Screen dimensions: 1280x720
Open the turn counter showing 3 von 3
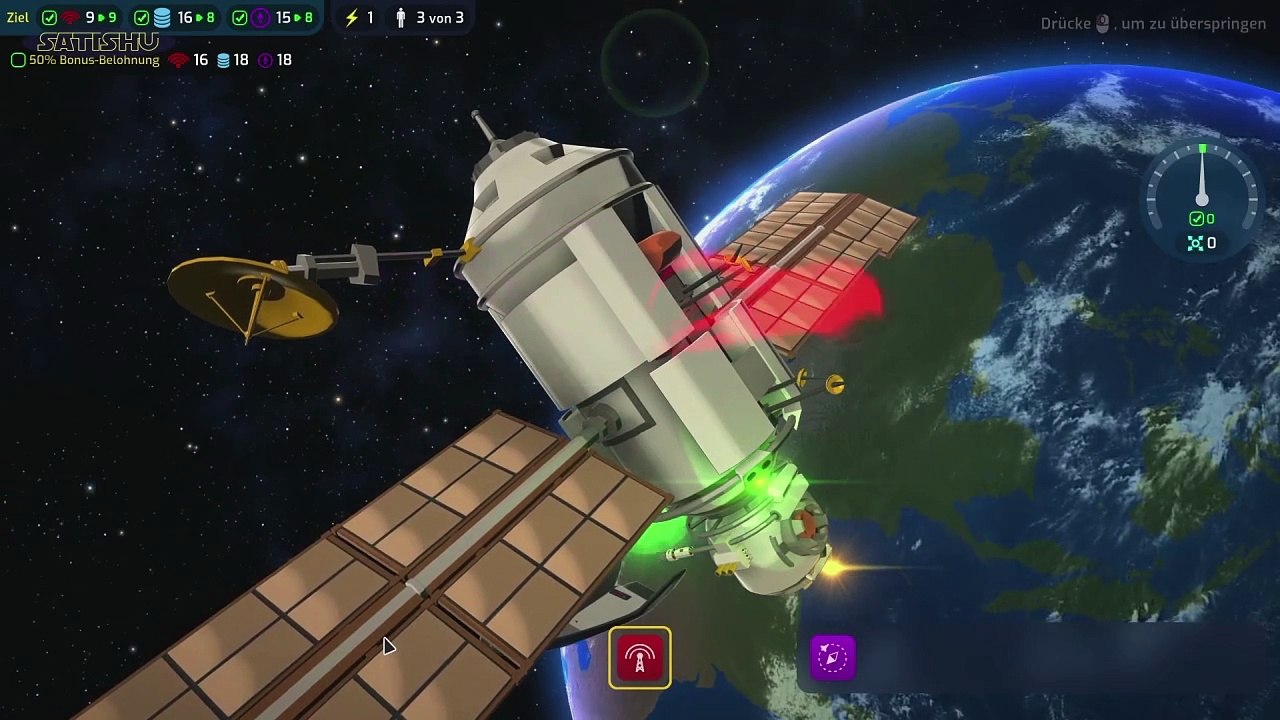pos(430,18)
